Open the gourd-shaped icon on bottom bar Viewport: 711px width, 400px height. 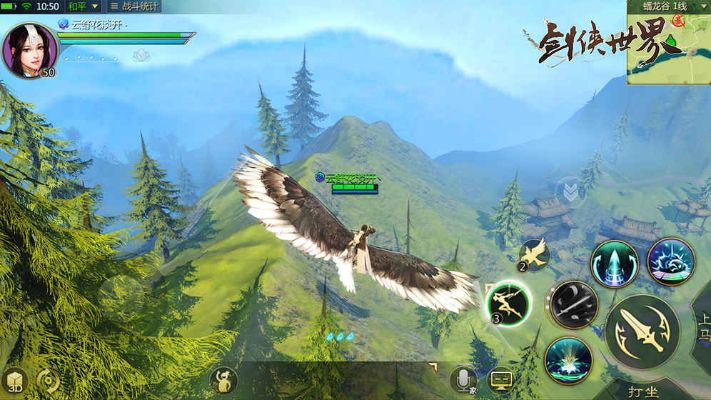click(x=223, y=379)
